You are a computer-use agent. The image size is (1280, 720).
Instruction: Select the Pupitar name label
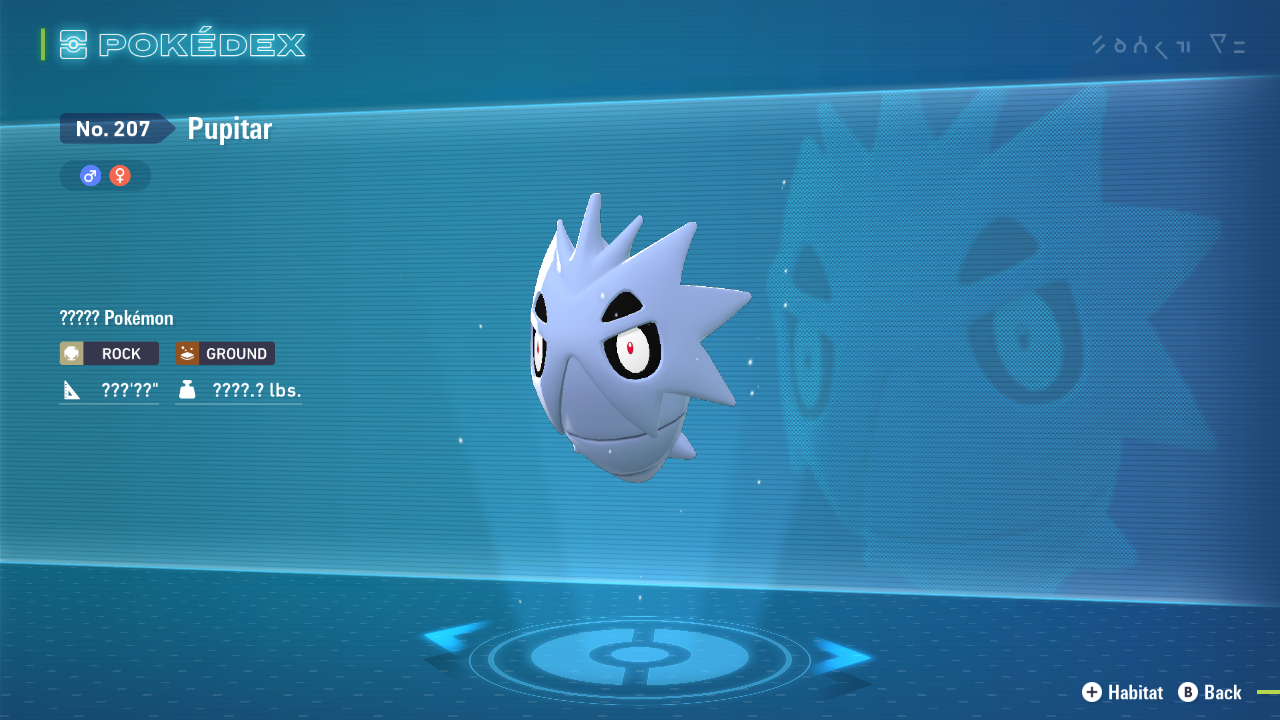coord(228,128)
